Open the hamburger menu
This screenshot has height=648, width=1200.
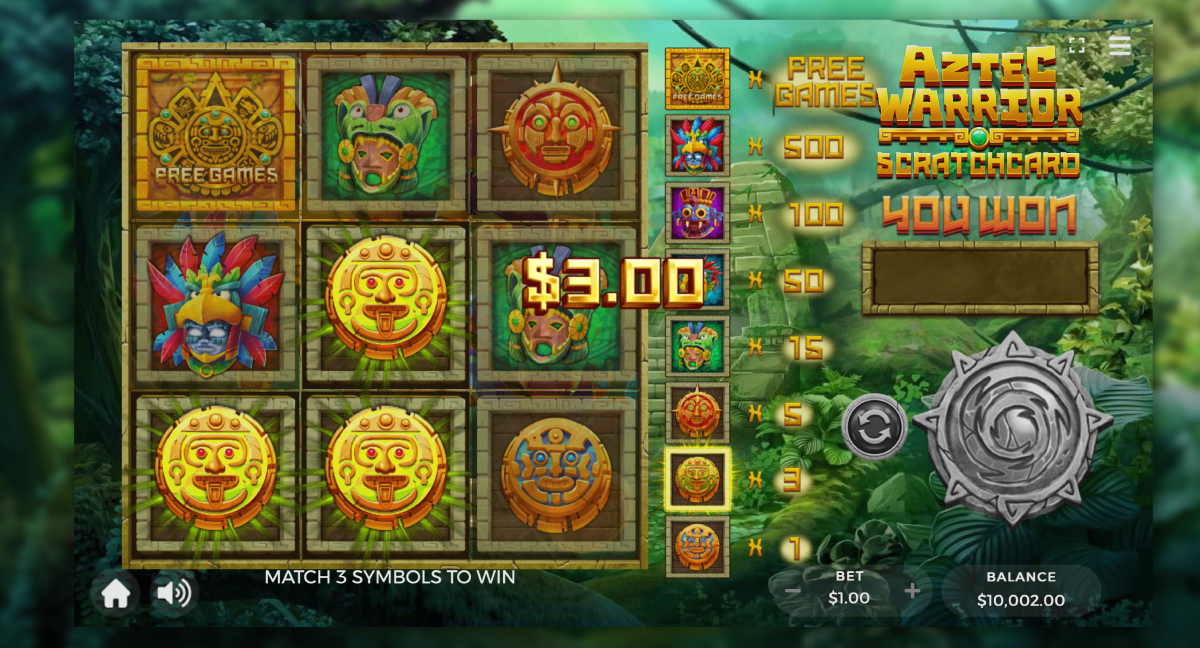coord(1119,46)
